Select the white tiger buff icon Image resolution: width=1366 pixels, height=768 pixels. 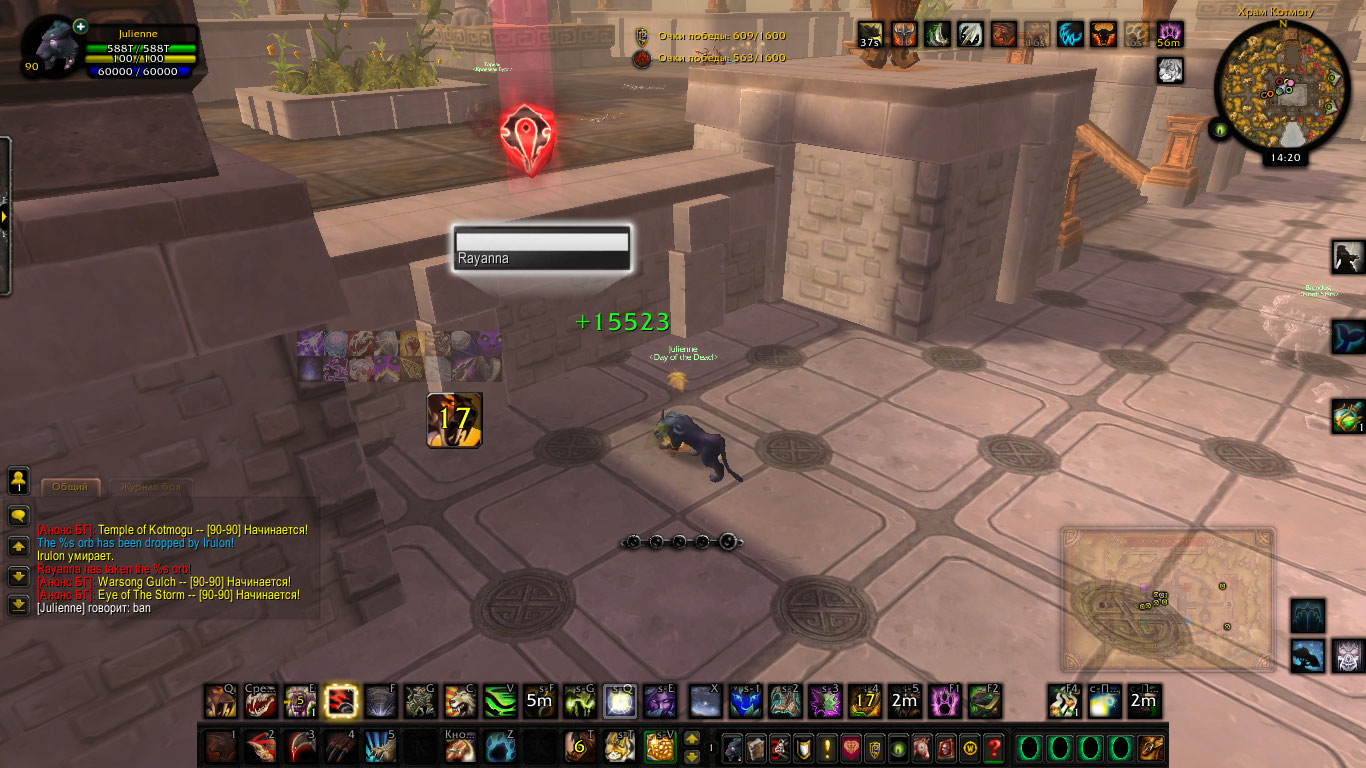(x=1170, y=70)
